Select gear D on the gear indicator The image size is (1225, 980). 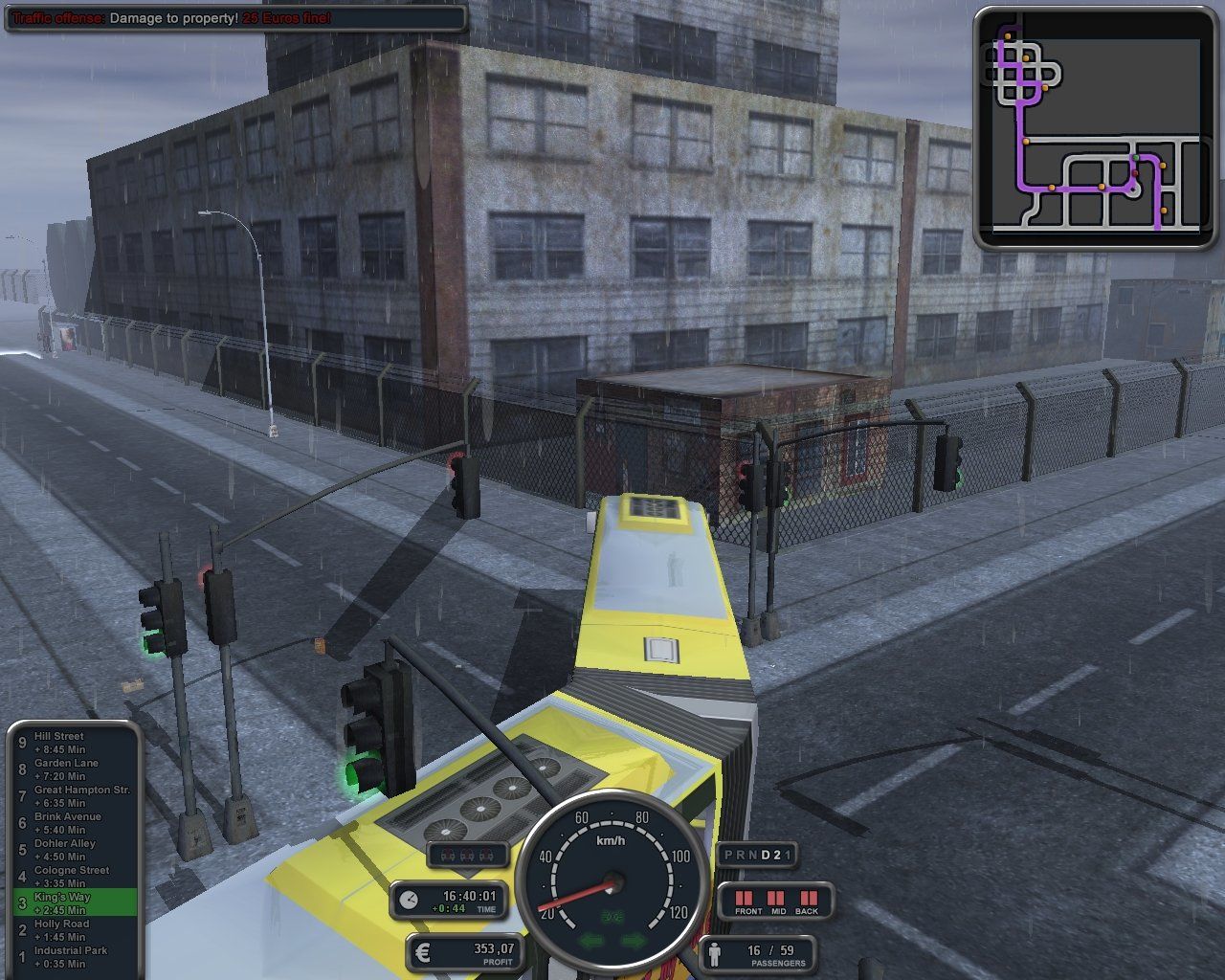click(x=764, y=855)
